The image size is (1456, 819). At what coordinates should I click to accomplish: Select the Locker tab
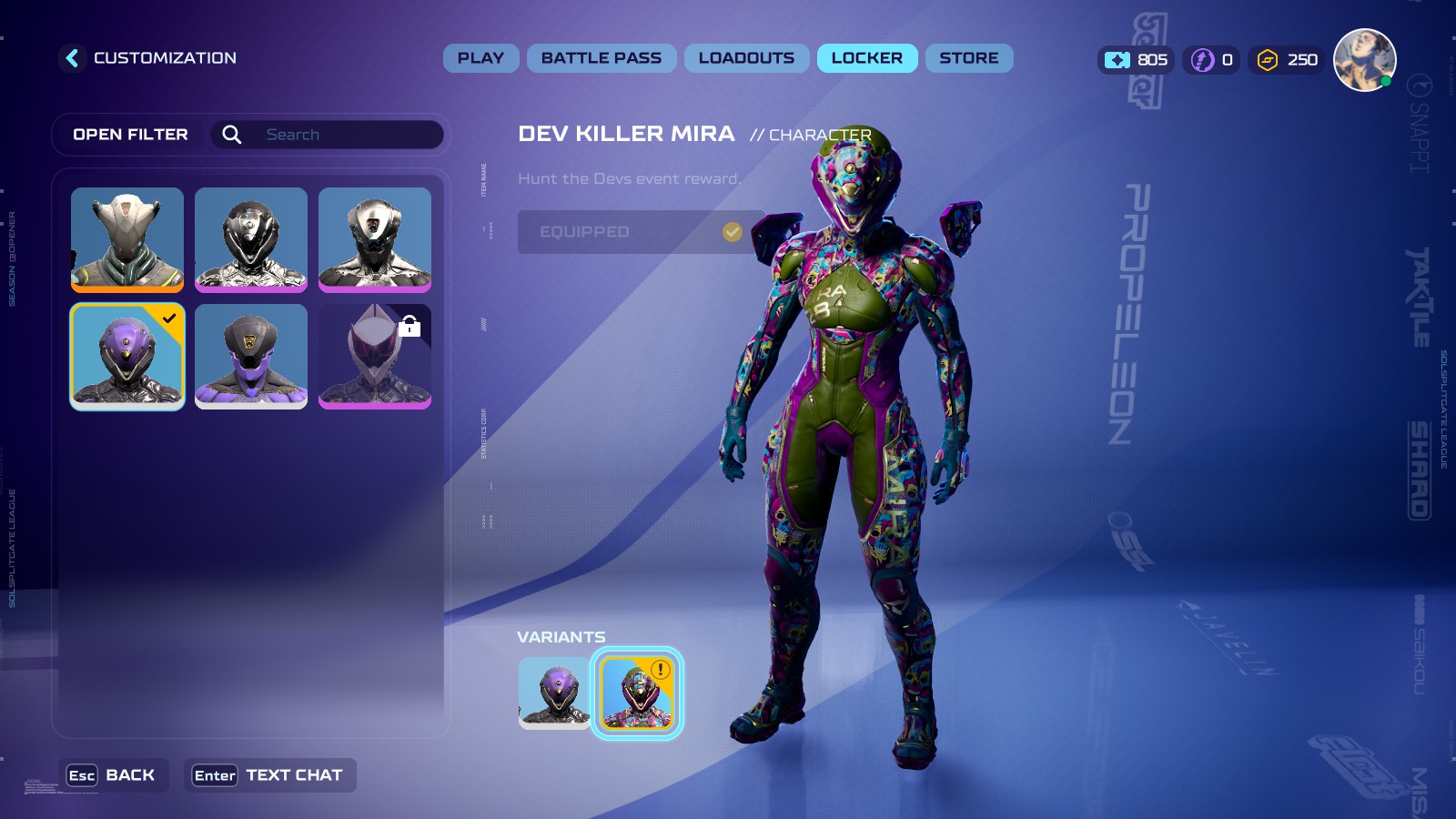[866, 58]
